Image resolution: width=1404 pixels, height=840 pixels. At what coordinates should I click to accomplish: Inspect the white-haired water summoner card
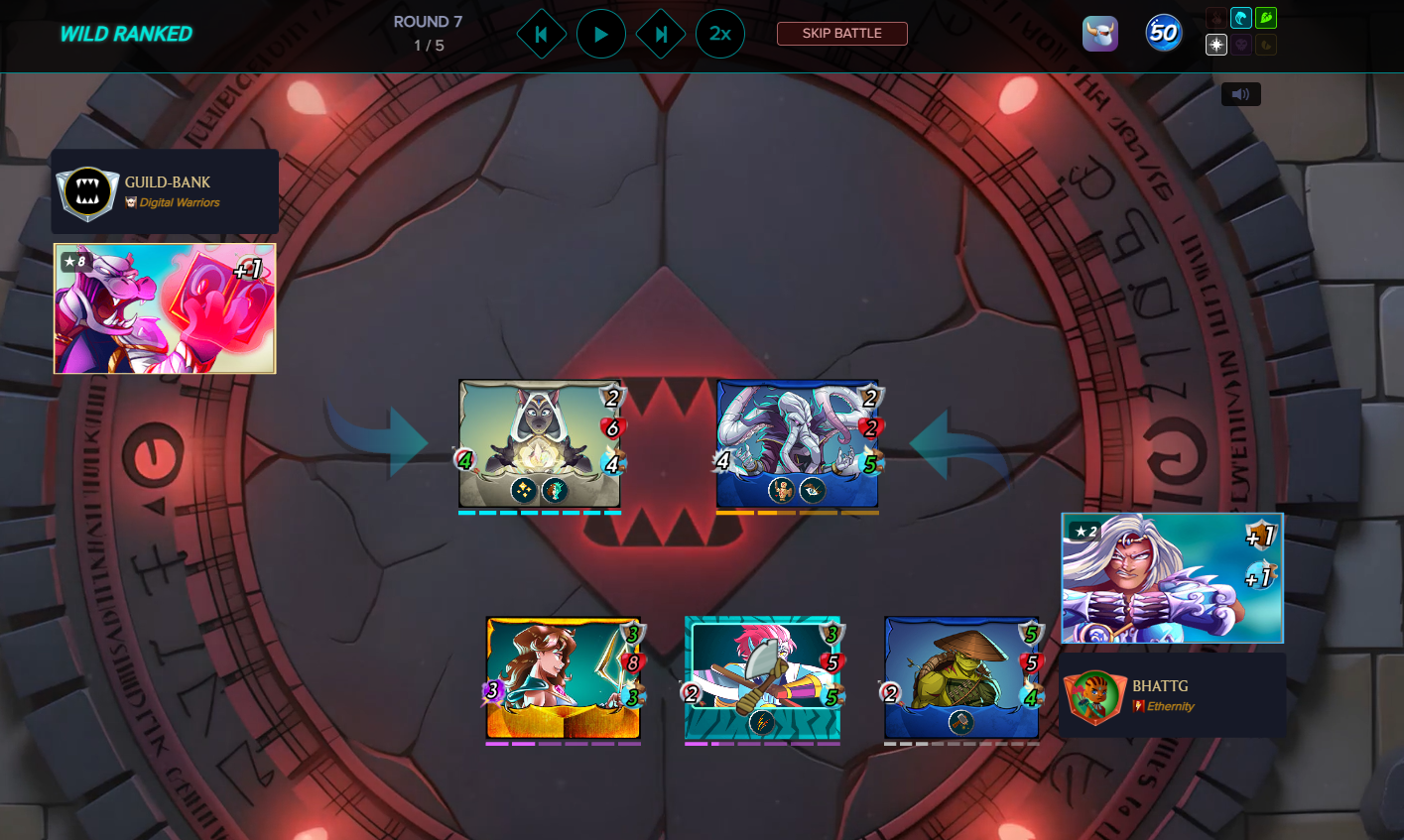(1172, 578)
